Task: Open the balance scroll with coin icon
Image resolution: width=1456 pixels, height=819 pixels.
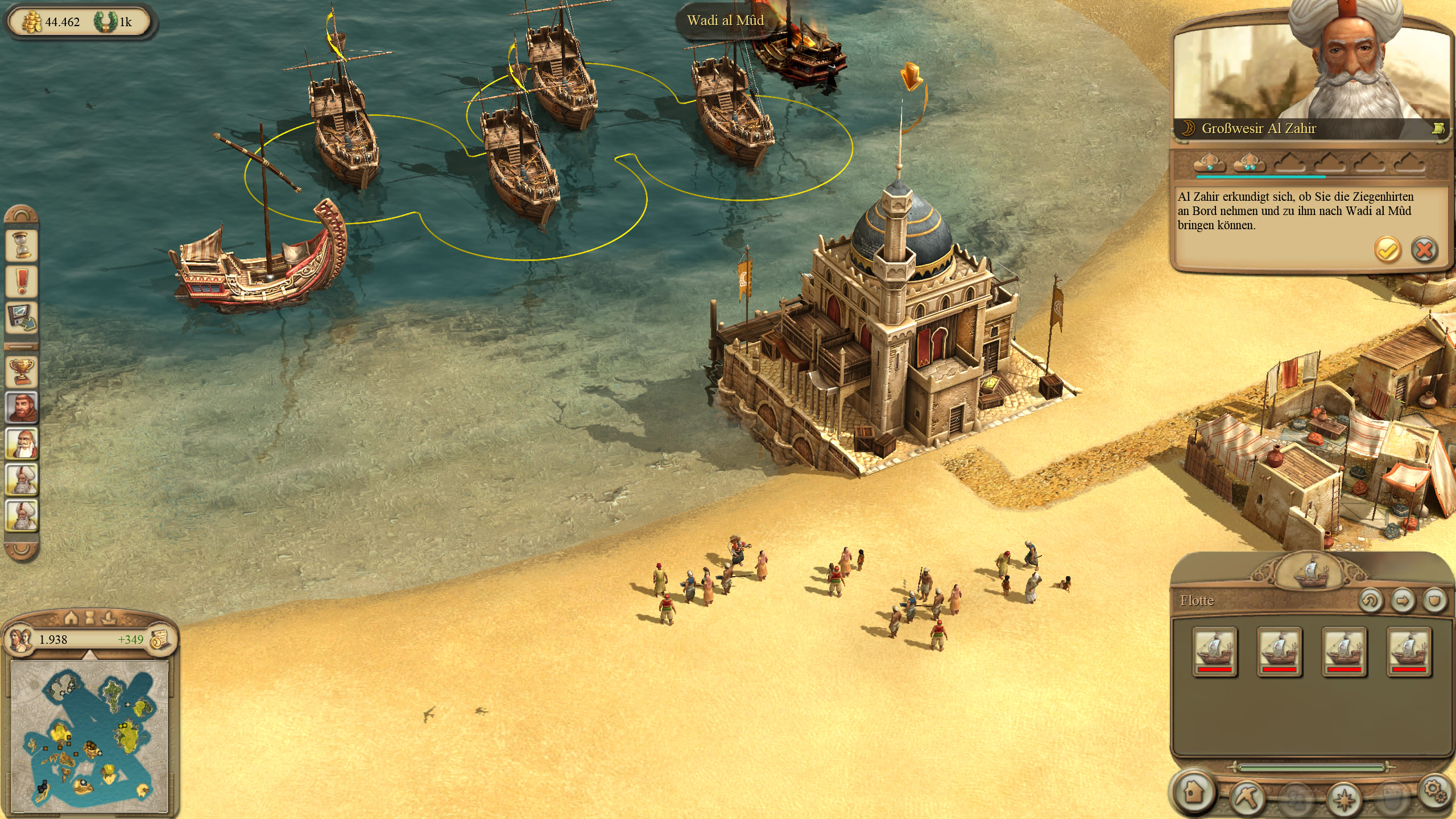Action: [160, 640]
